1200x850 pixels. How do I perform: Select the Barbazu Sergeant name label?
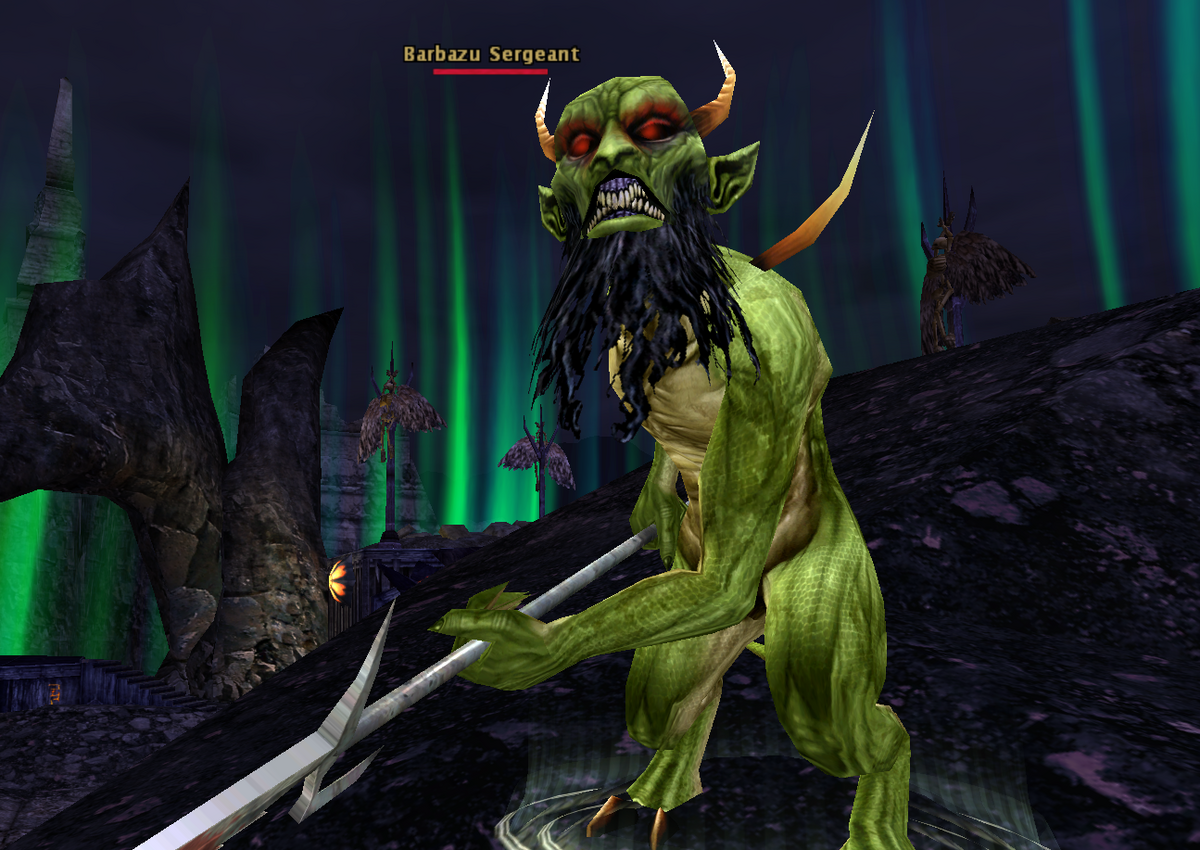[491, 55]
